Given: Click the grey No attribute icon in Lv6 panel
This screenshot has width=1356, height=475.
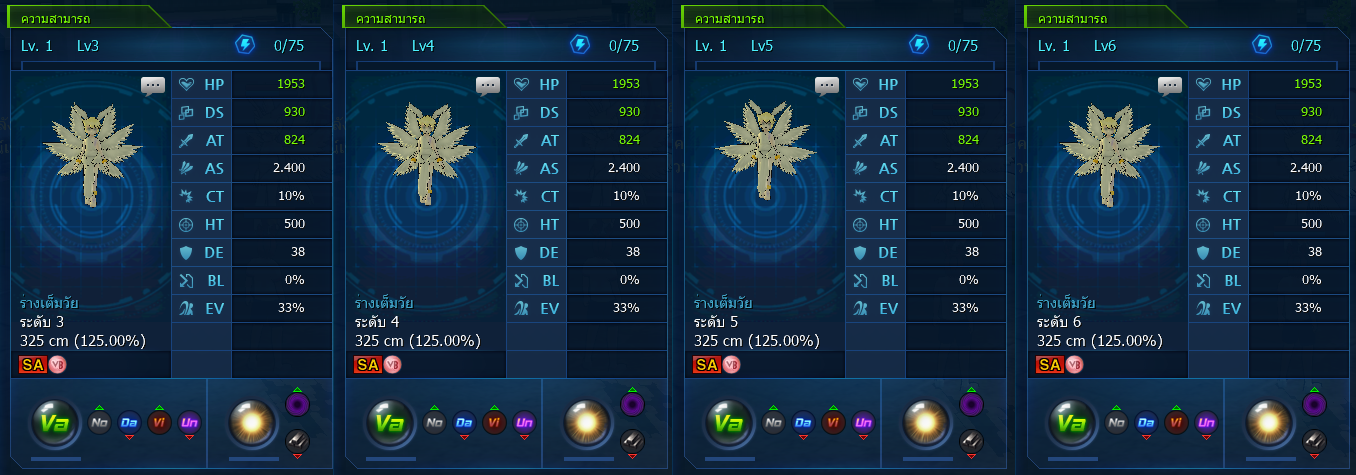Looking at the screenshot, I should 1116,423.
